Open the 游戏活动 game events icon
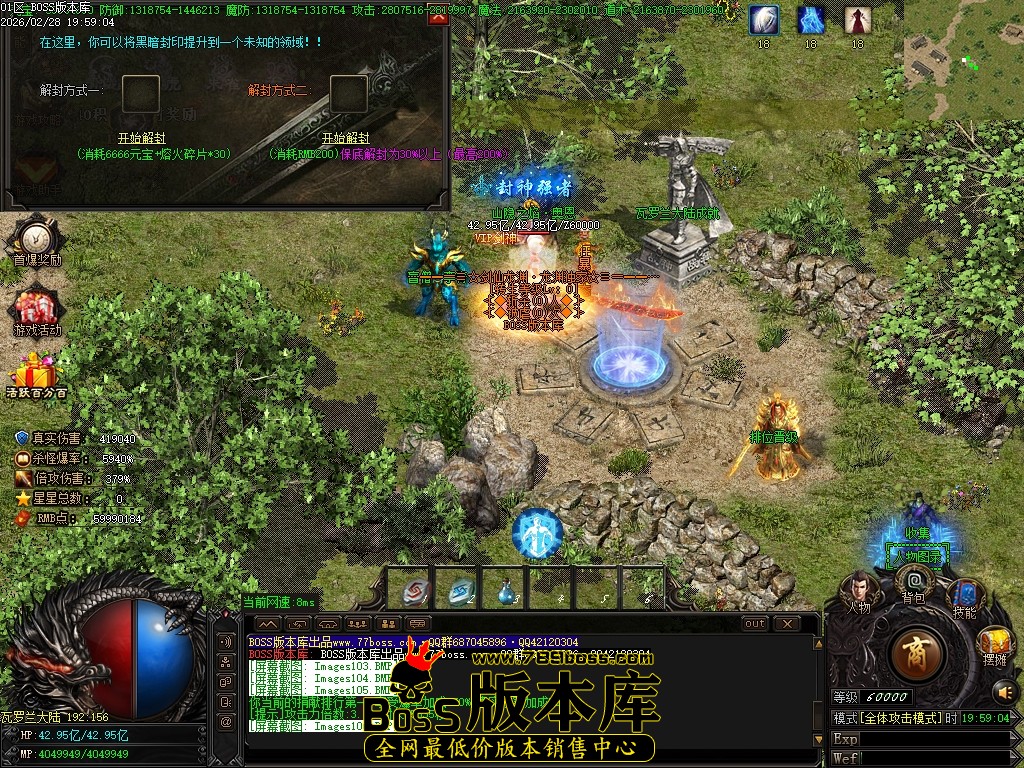The height and width of the screenshot is (768, 1024). click(37, 310)
